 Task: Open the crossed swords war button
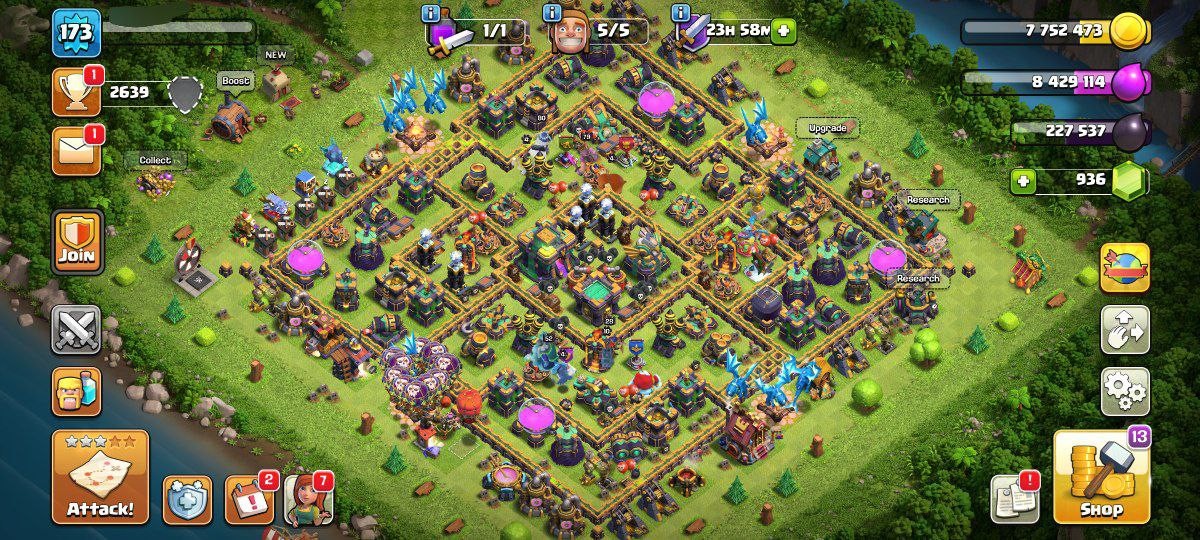[x=77, y=330]
